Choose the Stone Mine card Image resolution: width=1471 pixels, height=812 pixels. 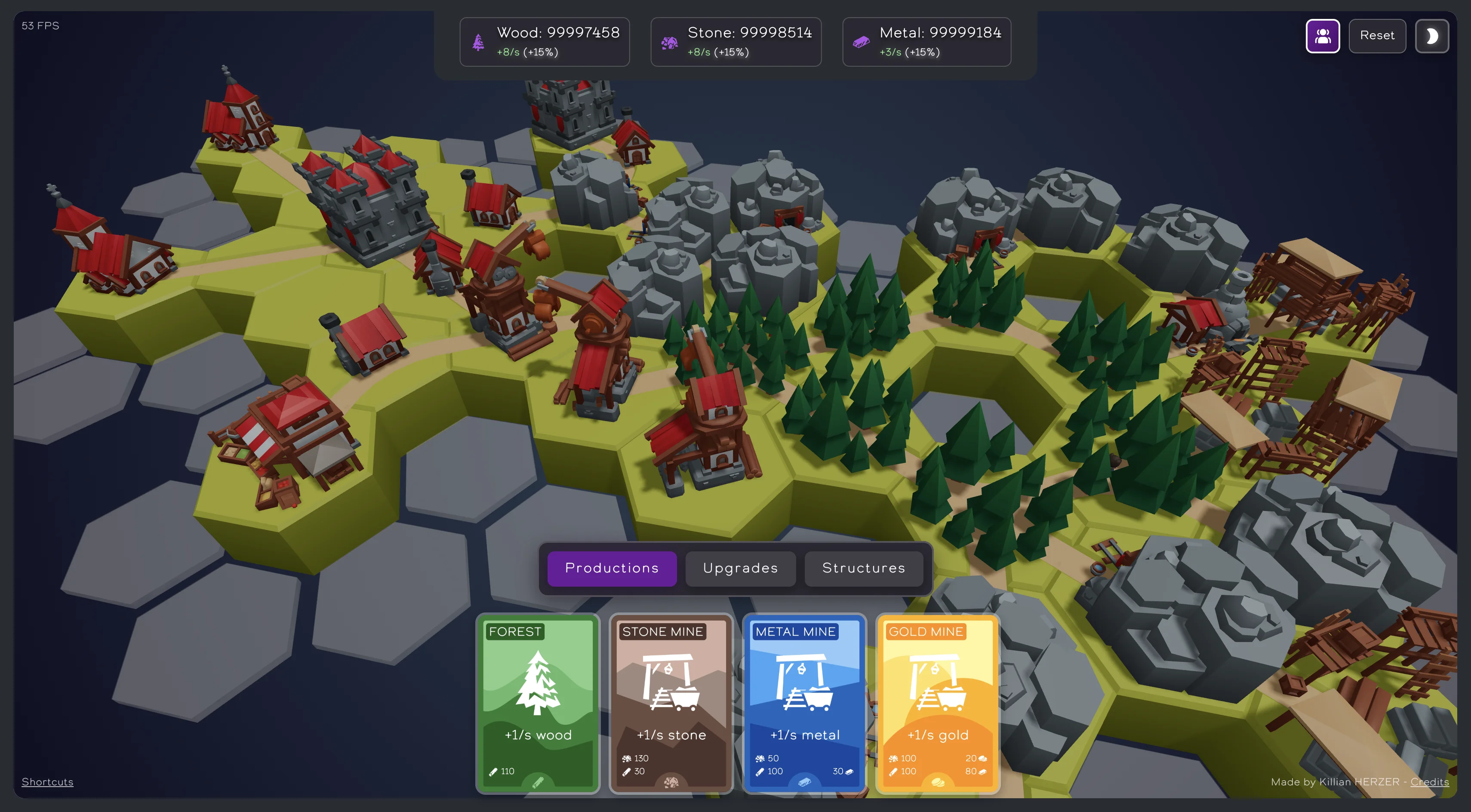pos(671,703)
